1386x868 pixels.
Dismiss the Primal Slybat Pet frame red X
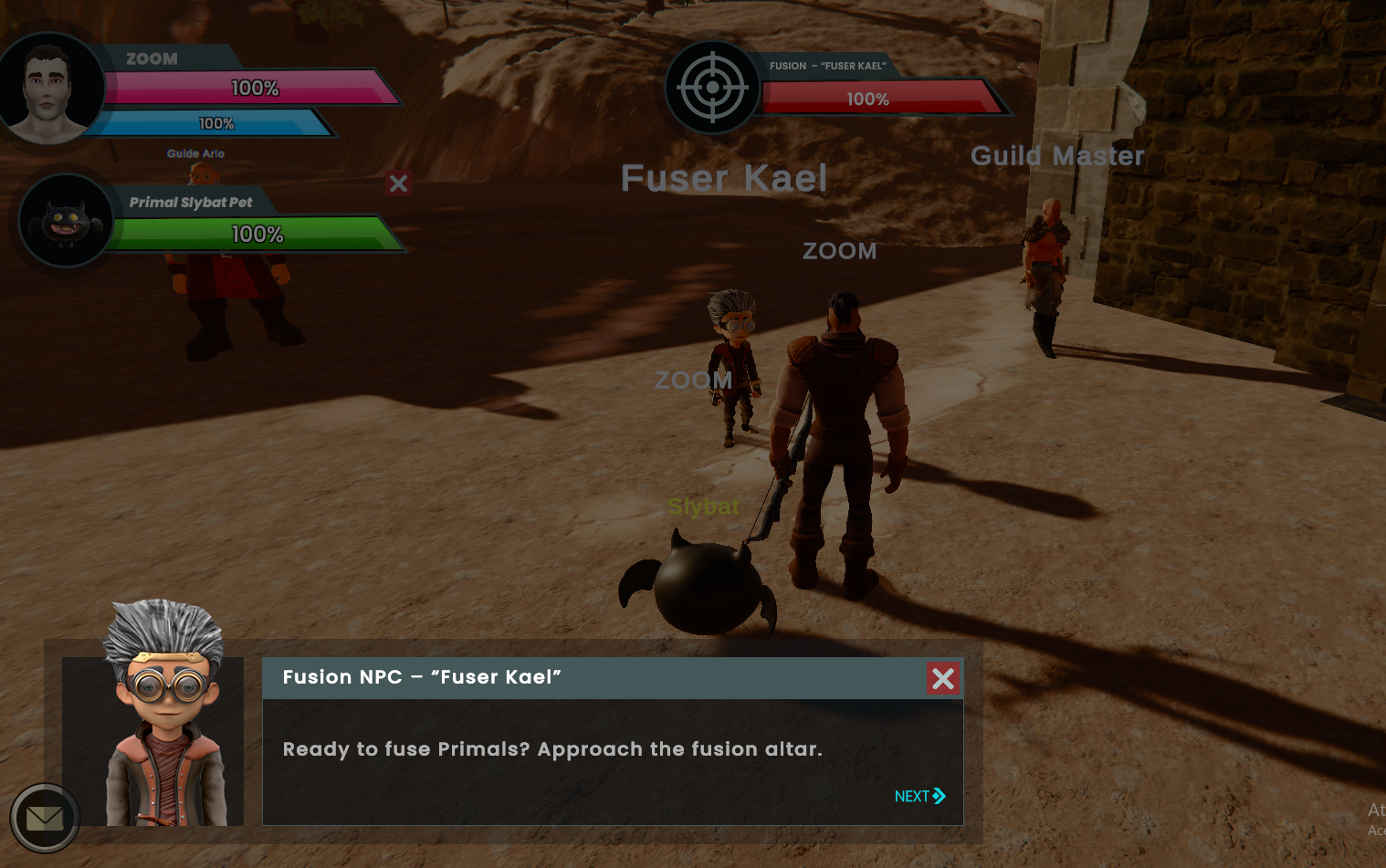pyautogui.click(x=397, y=183)
